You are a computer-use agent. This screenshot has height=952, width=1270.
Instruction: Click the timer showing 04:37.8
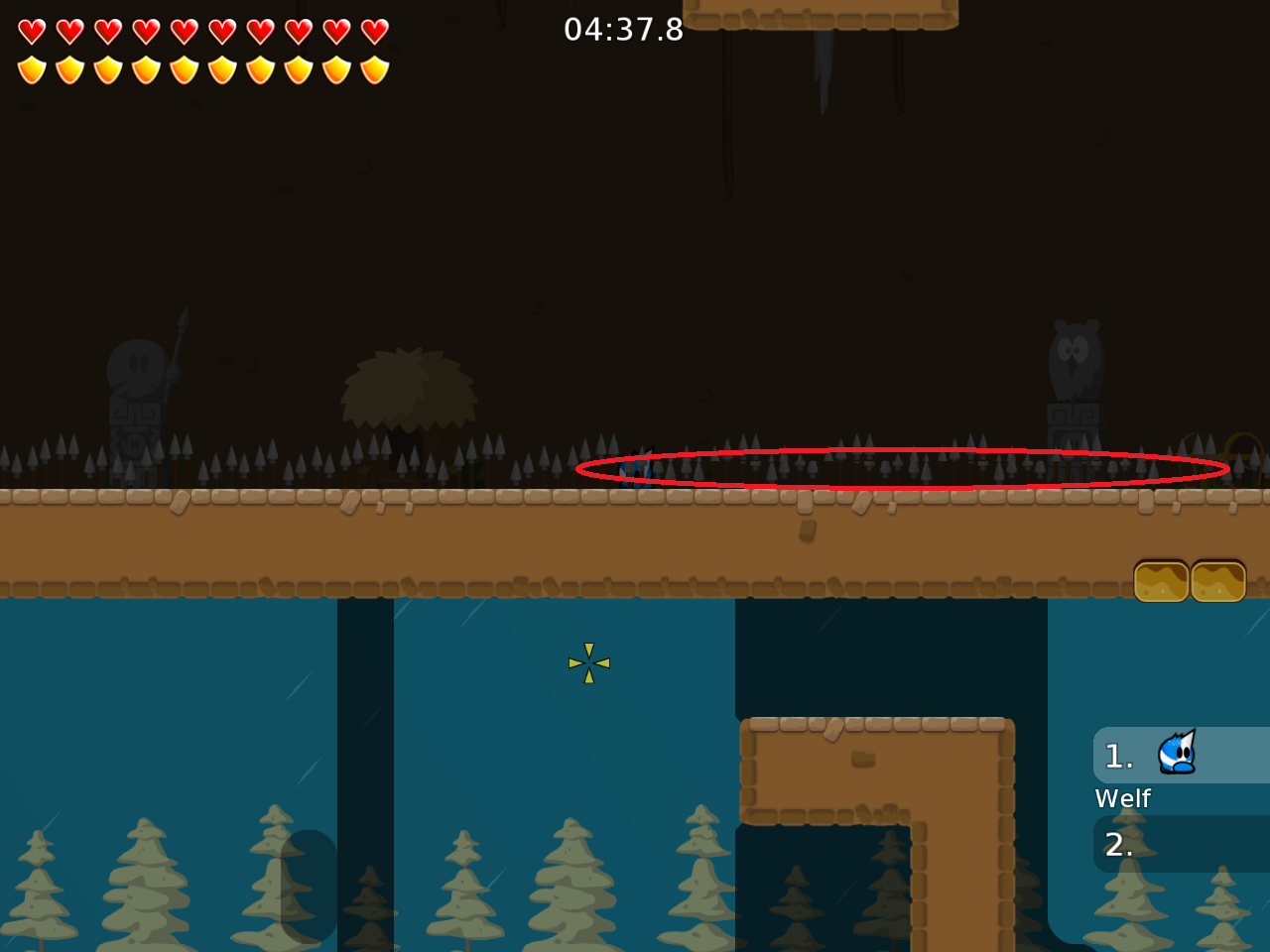point(624,30)
